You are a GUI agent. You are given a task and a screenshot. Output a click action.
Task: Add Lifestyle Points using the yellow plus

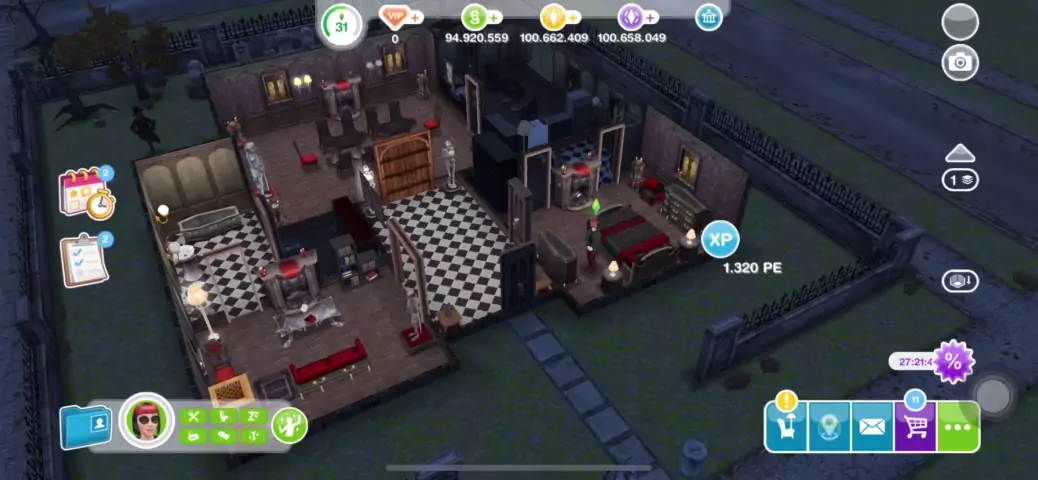[573, 17]
